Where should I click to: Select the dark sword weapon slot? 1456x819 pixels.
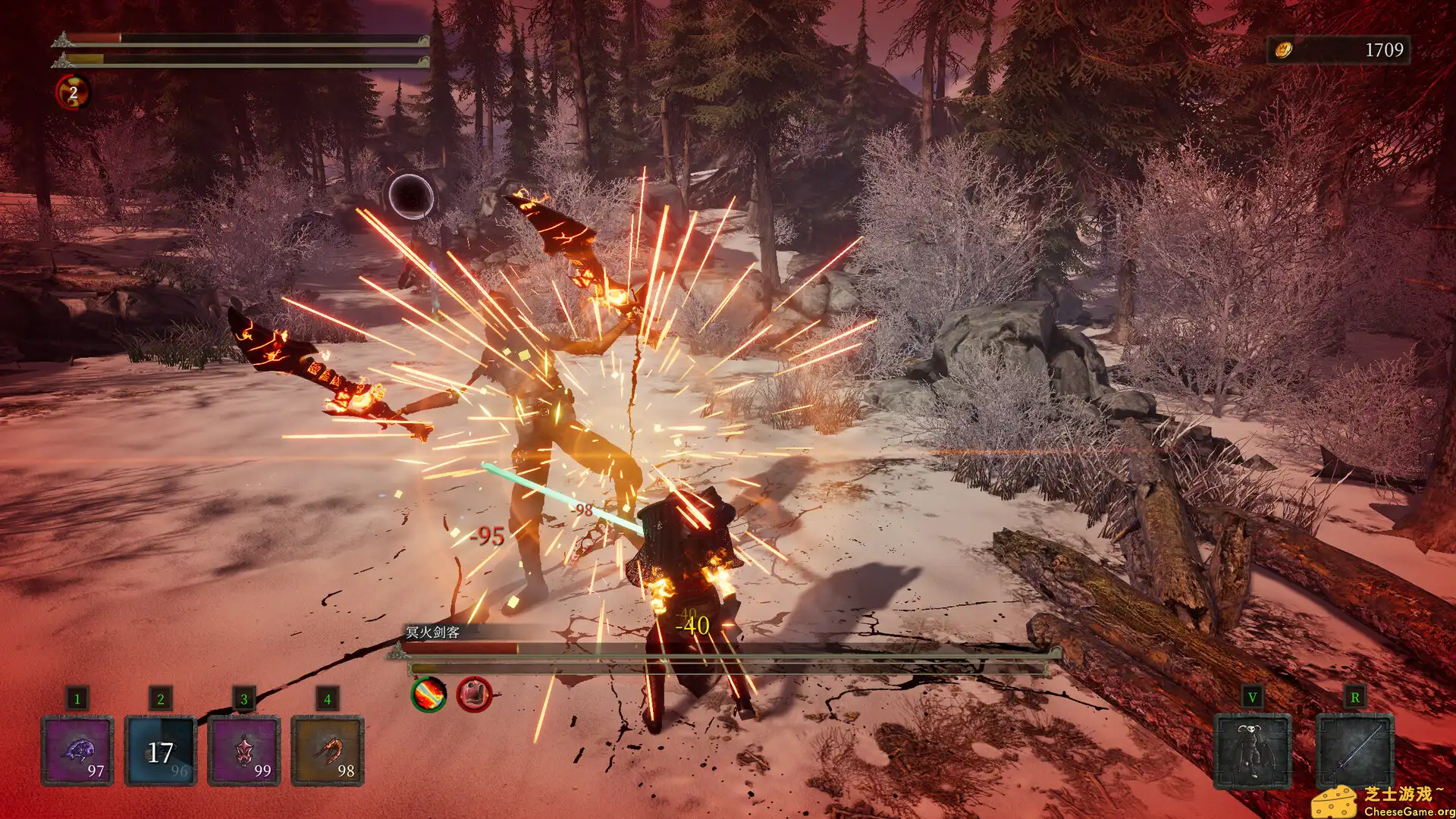click(1355, 751)
